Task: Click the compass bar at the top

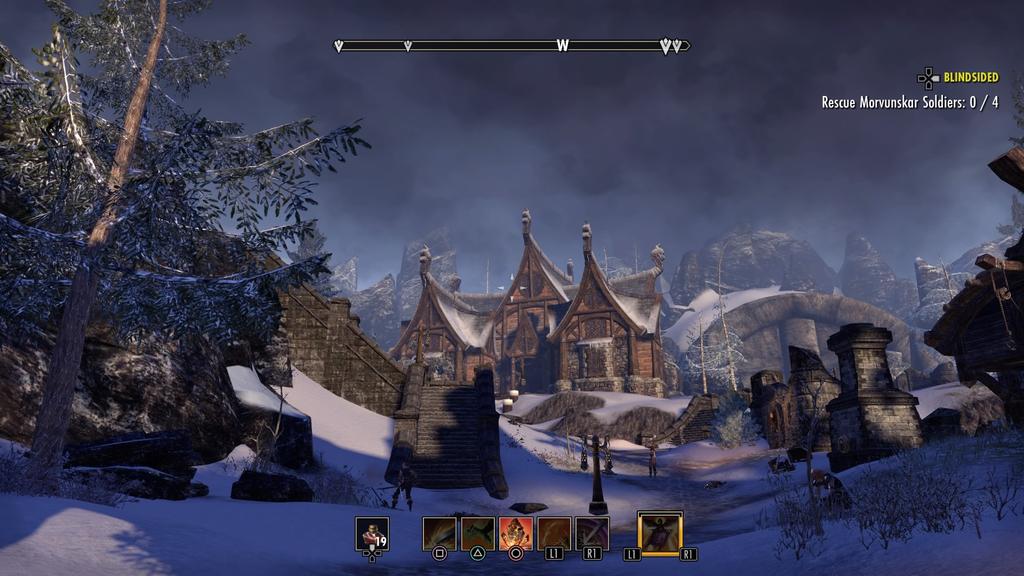Action: (x=513, y=45)
